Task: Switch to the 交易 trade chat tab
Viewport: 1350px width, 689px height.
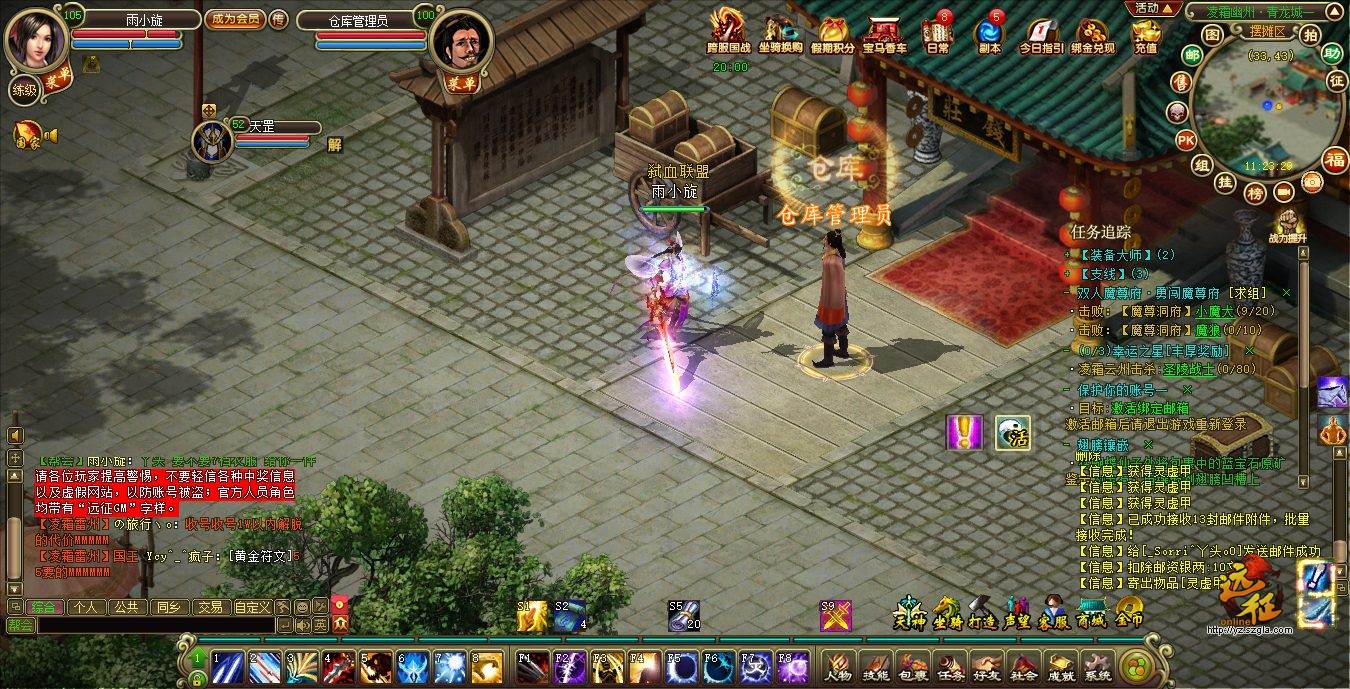Action: click(209, 606)
